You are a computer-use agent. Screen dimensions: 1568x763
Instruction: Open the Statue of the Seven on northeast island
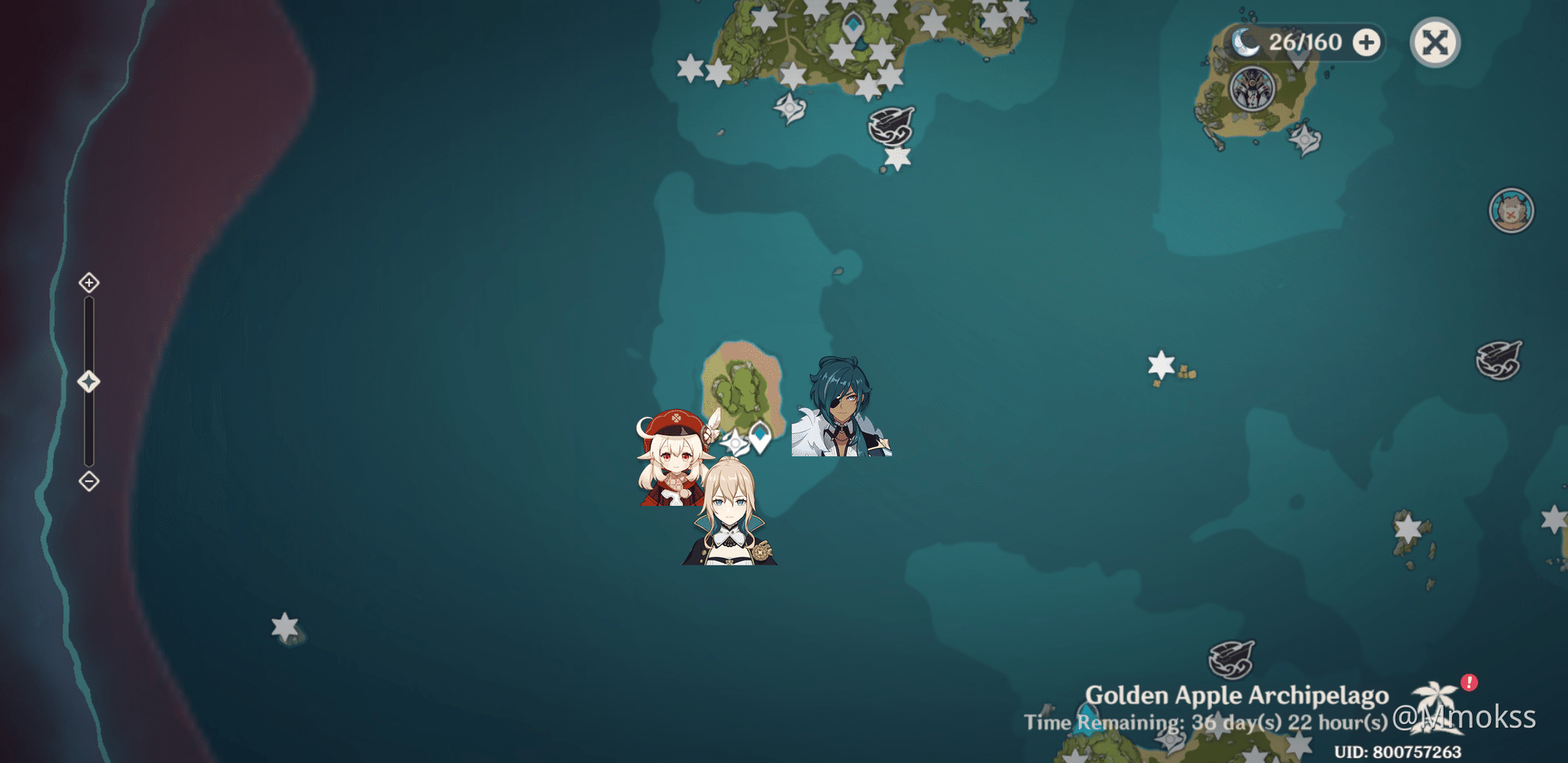pyautogui.click(x=1252, y=89)
